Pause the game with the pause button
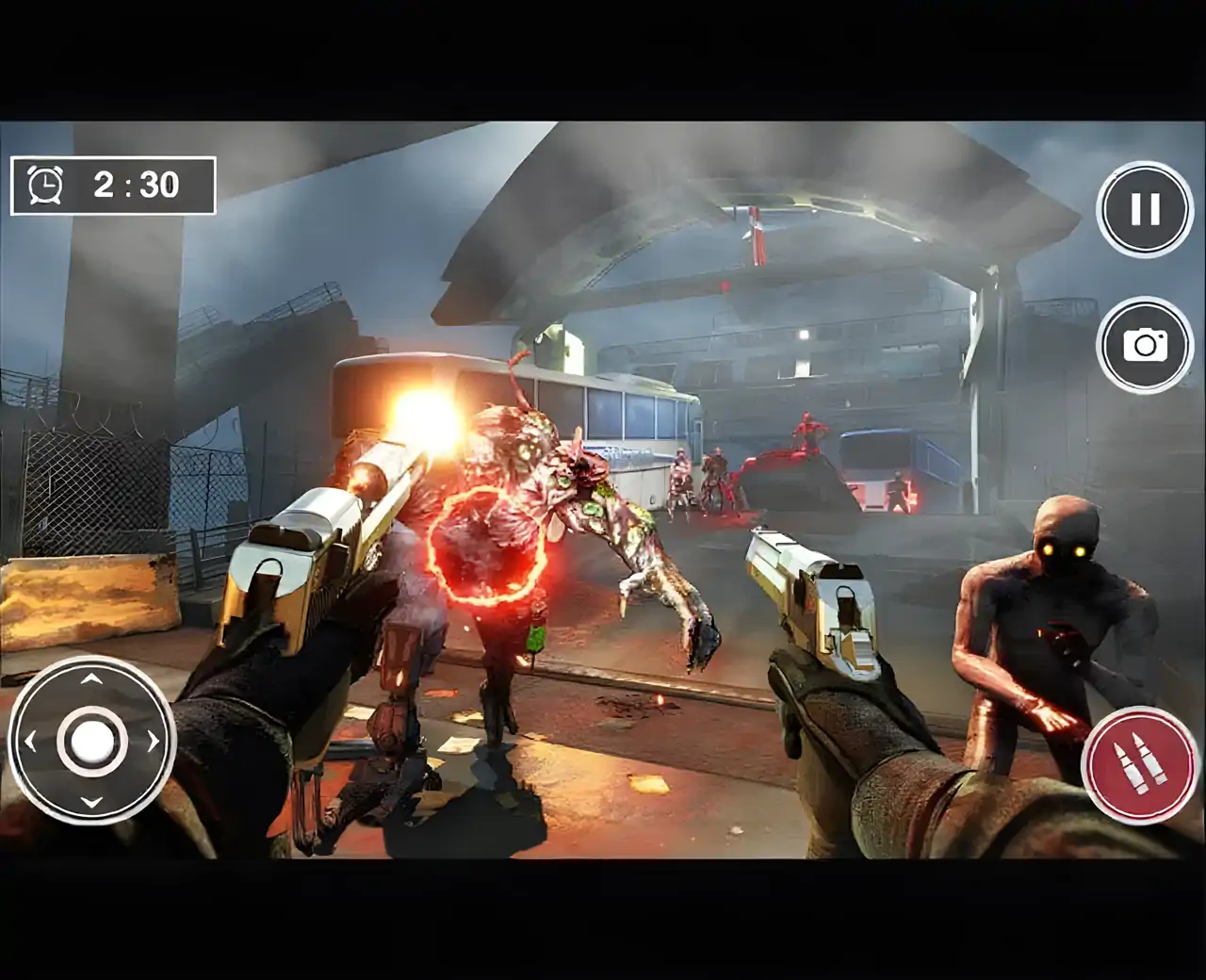This screenshot has height=980, width=1206. pos(1145,209)
